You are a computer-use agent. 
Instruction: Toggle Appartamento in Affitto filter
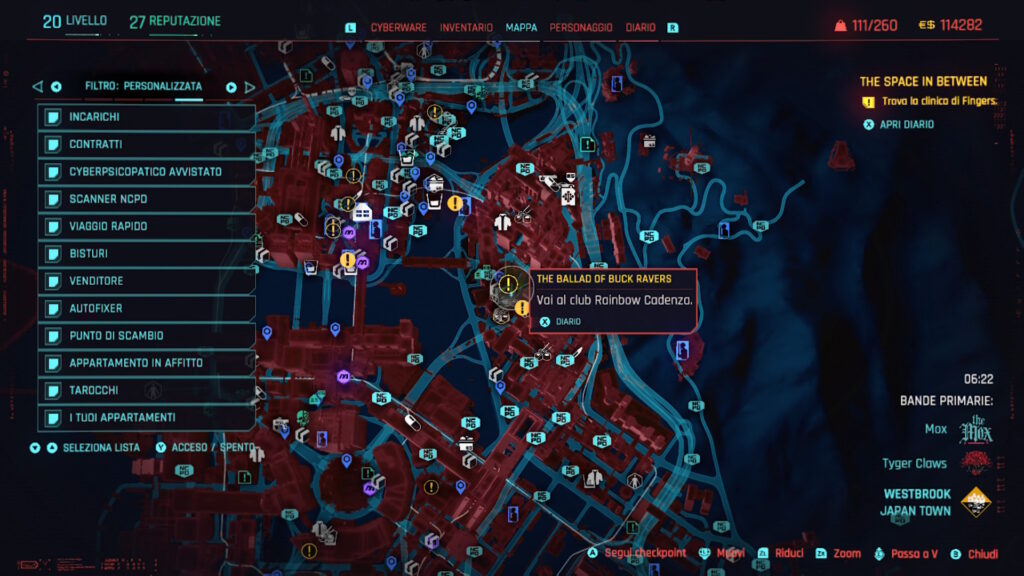(x=145, y=363)
